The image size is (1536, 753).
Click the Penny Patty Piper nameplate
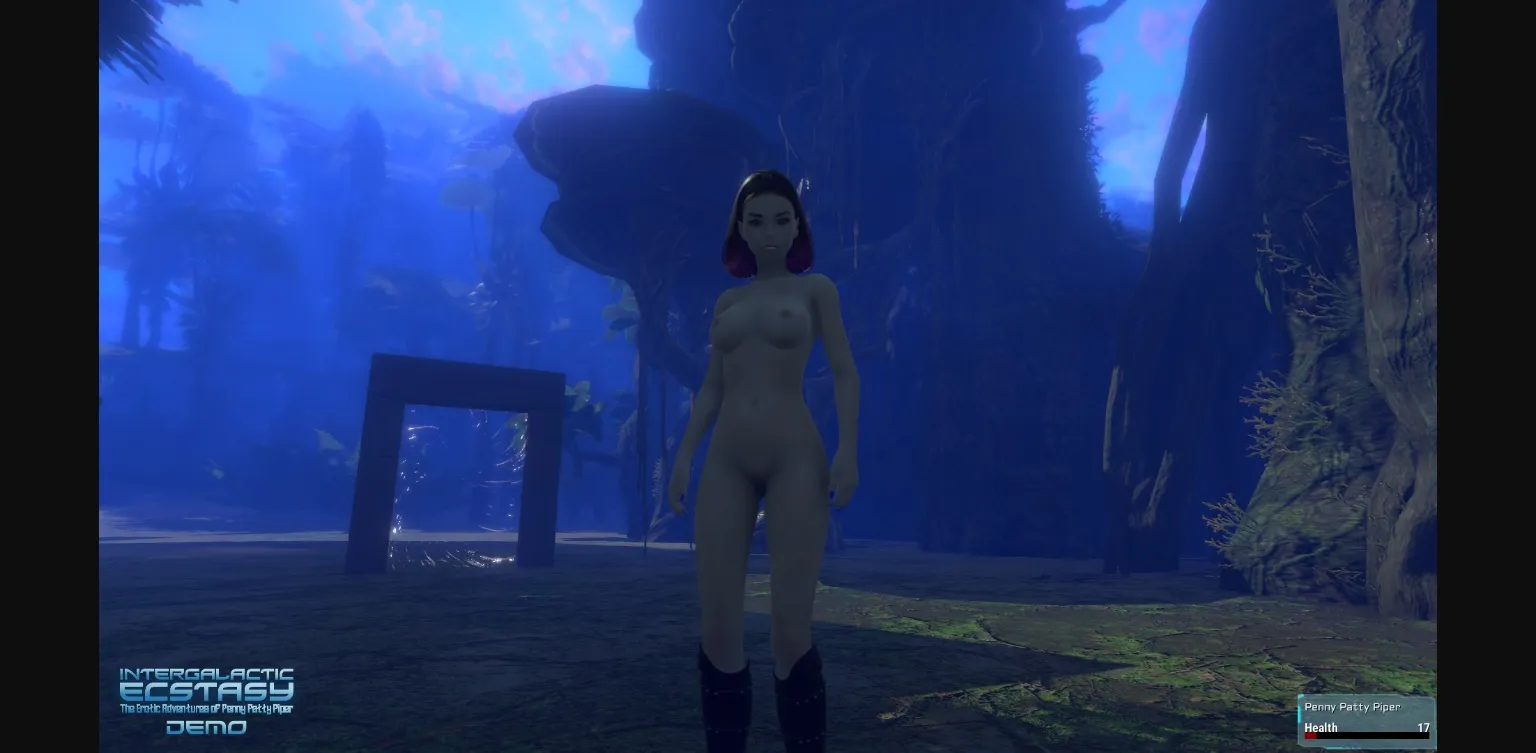[x=1353, y=707]
